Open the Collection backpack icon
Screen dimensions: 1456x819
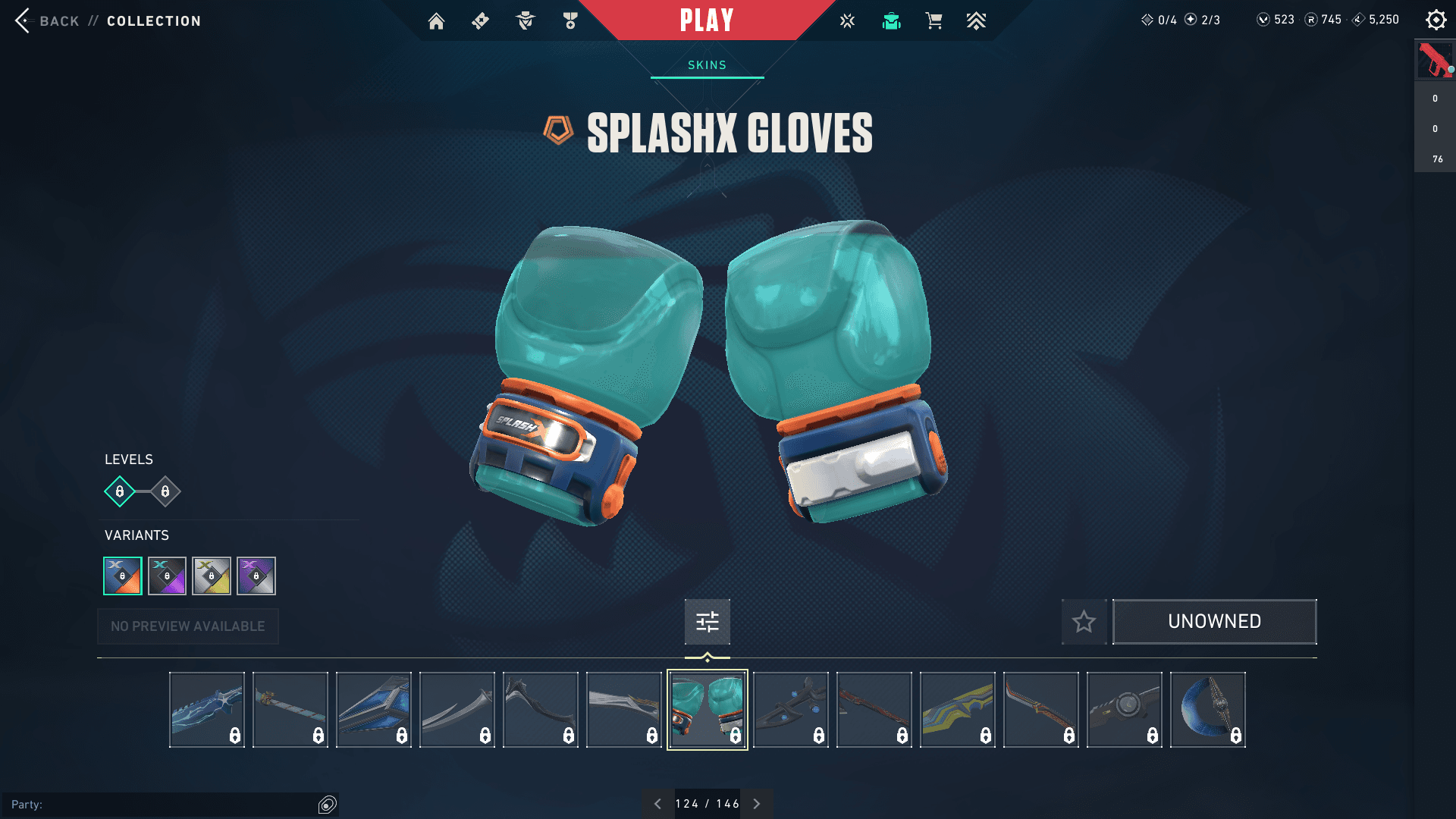click(891, 20)
